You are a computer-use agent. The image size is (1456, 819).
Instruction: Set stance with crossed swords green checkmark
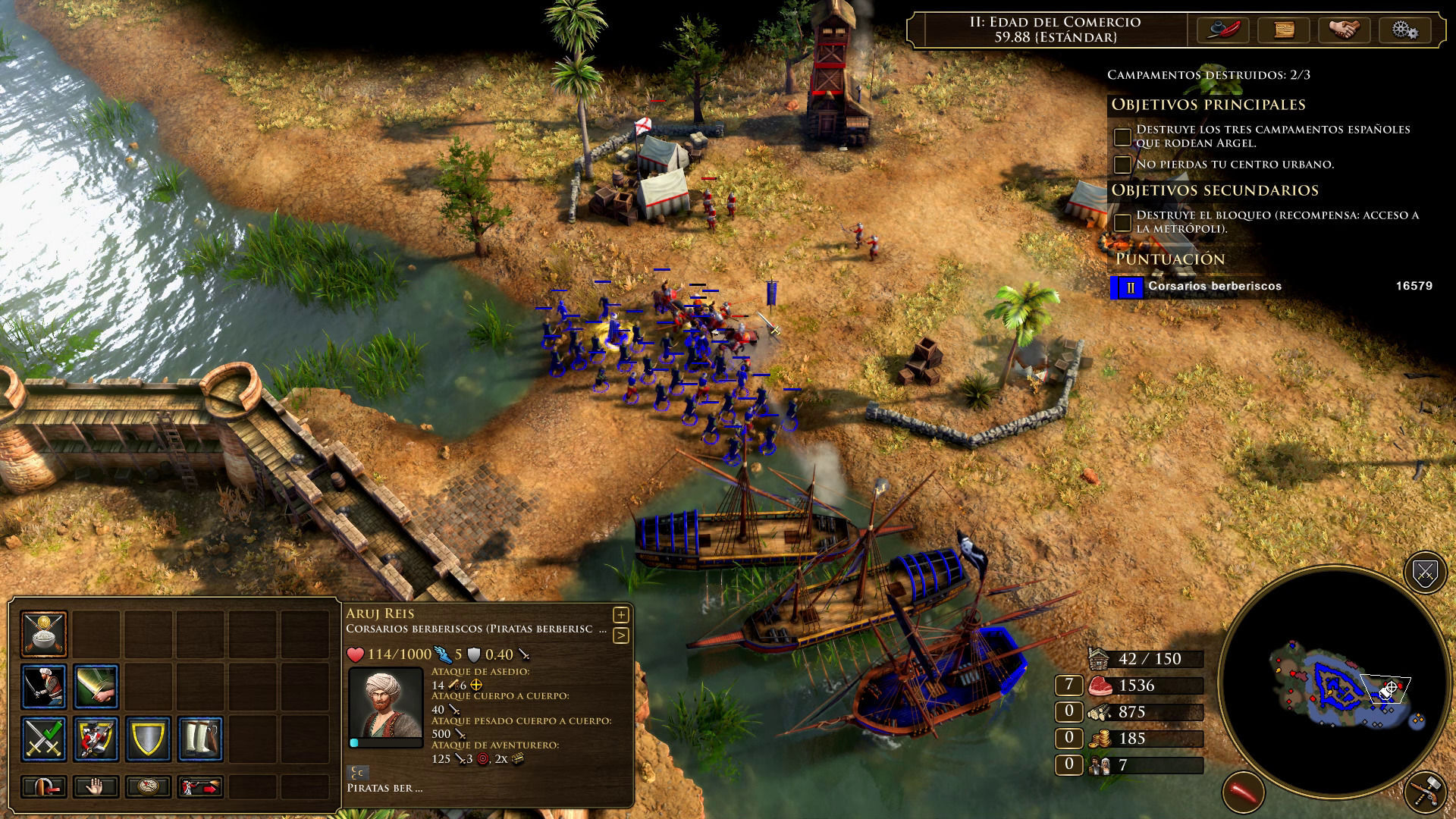tap(44, 739)
